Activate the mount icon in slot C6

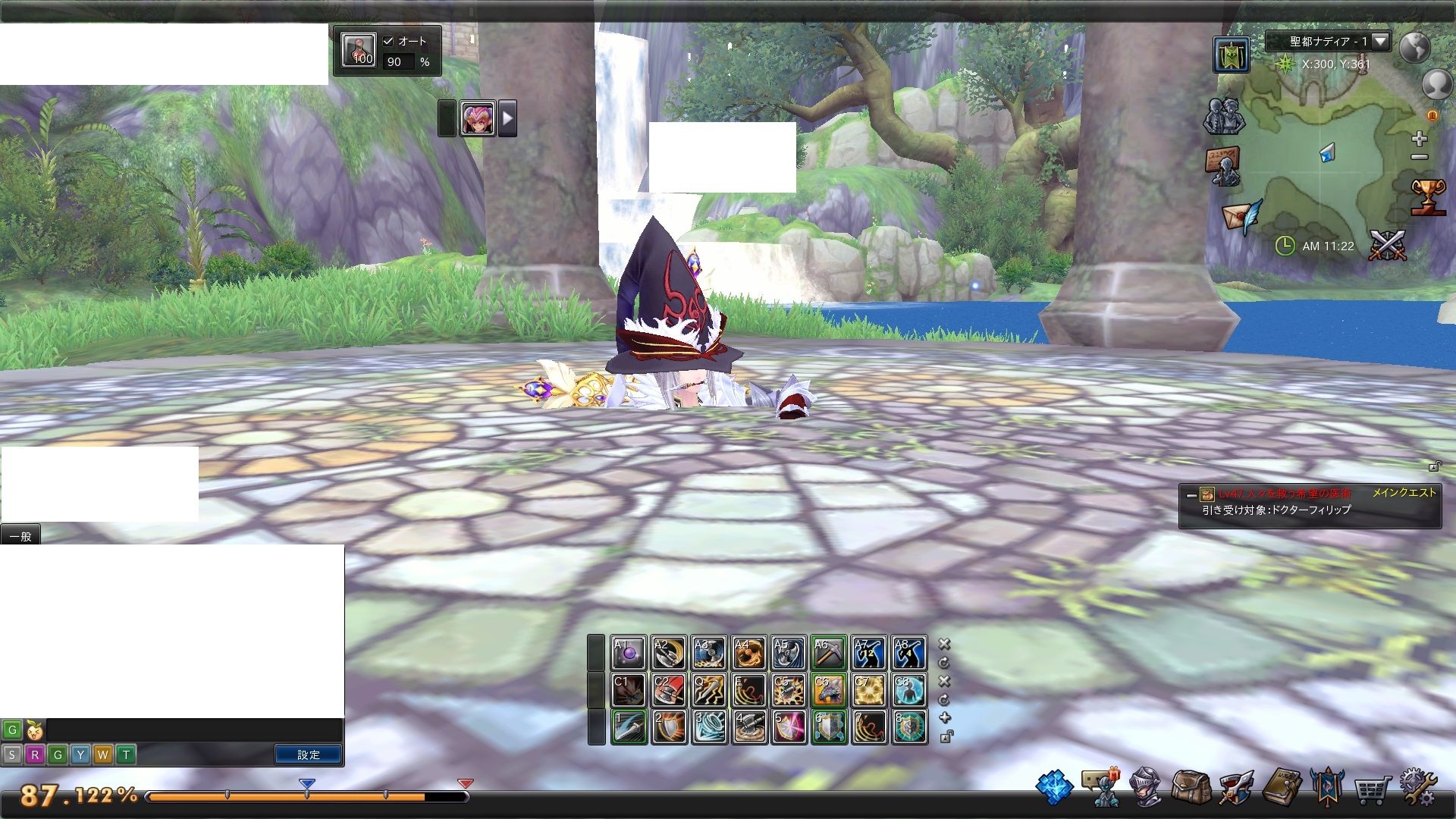[829, 690]
